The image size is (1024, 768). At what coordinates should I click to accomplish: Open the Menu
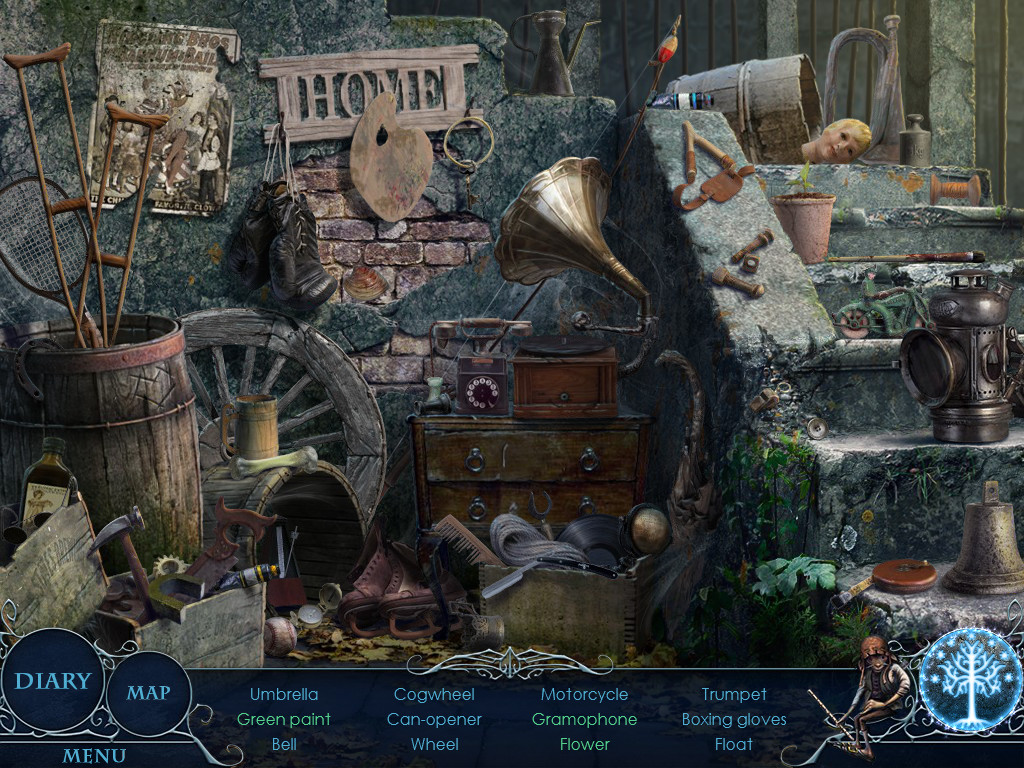pyautogui.click(x=94, y=755)
